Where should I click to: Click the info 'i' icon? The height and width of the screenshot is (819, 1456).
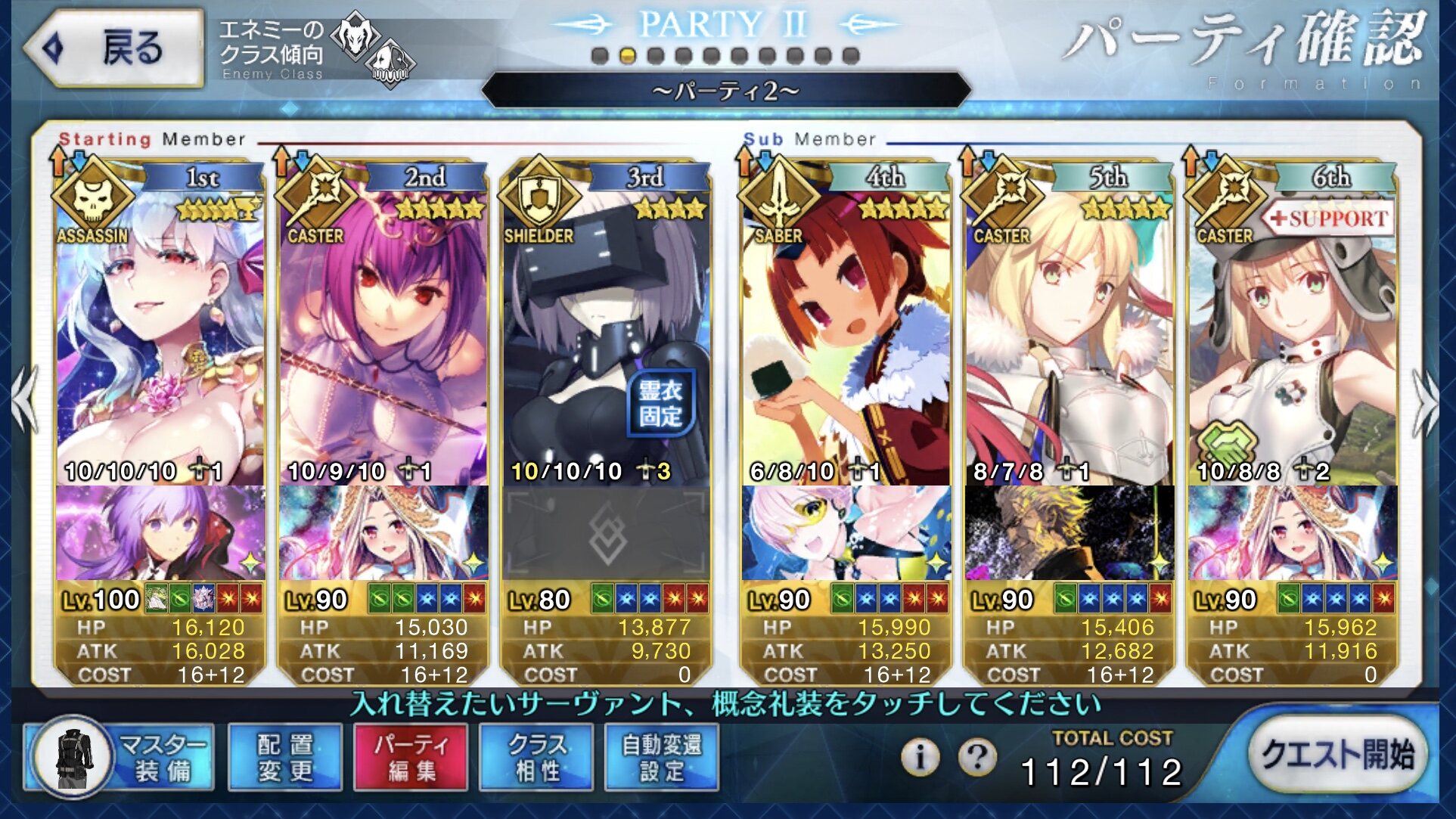tap(920, 756)
